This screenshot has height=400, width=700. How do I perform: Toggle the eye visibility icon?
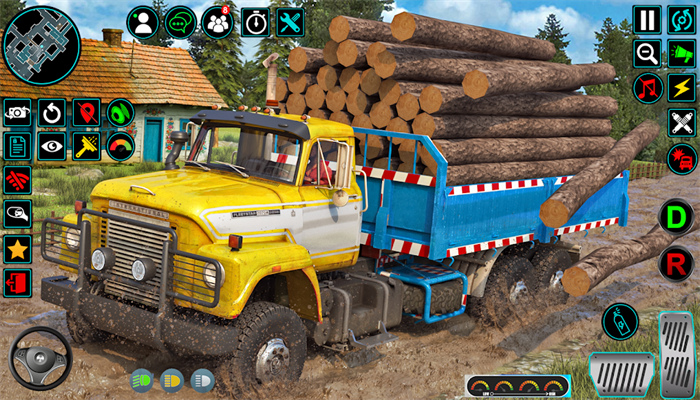click(52, 147)
